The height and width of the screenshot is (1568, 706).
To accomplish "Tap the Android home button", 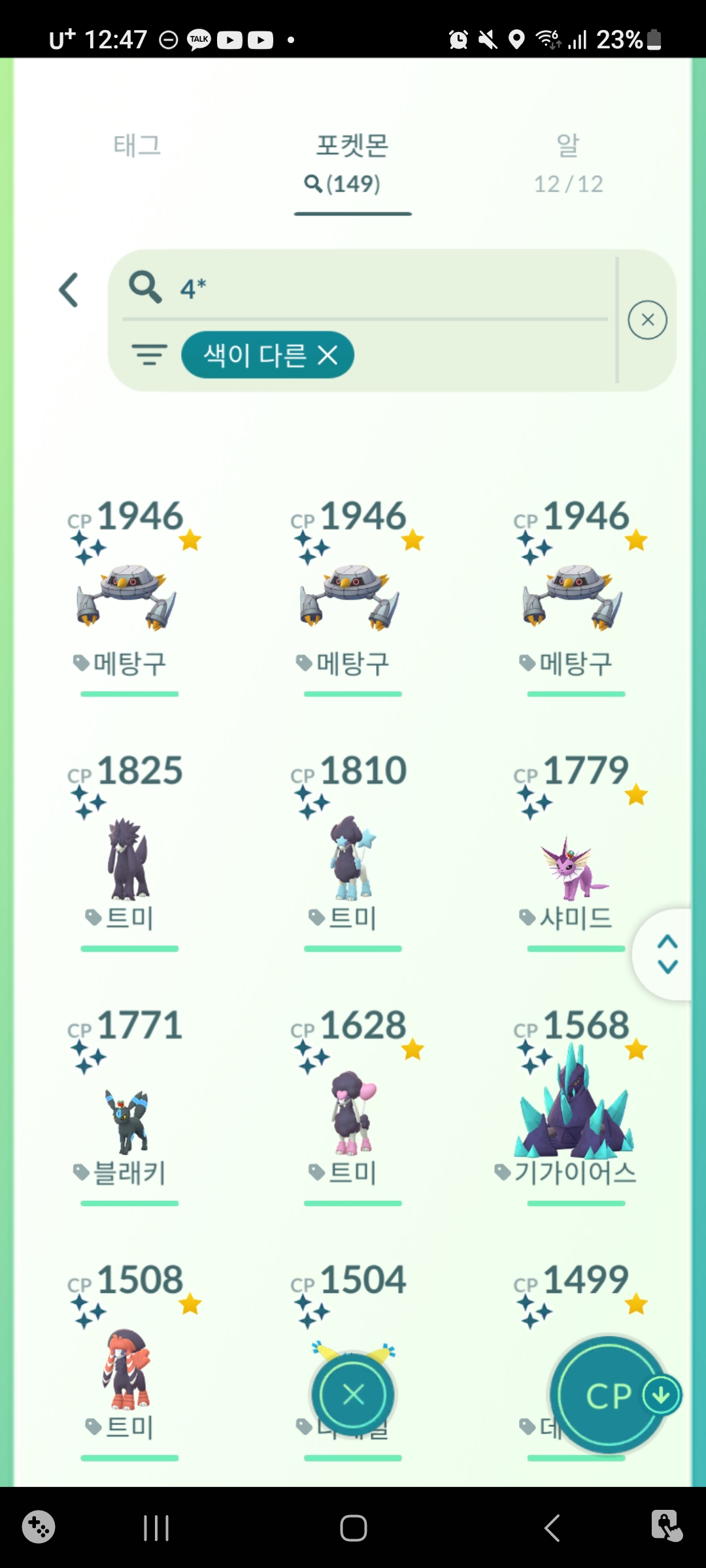I will (353, 1528).
